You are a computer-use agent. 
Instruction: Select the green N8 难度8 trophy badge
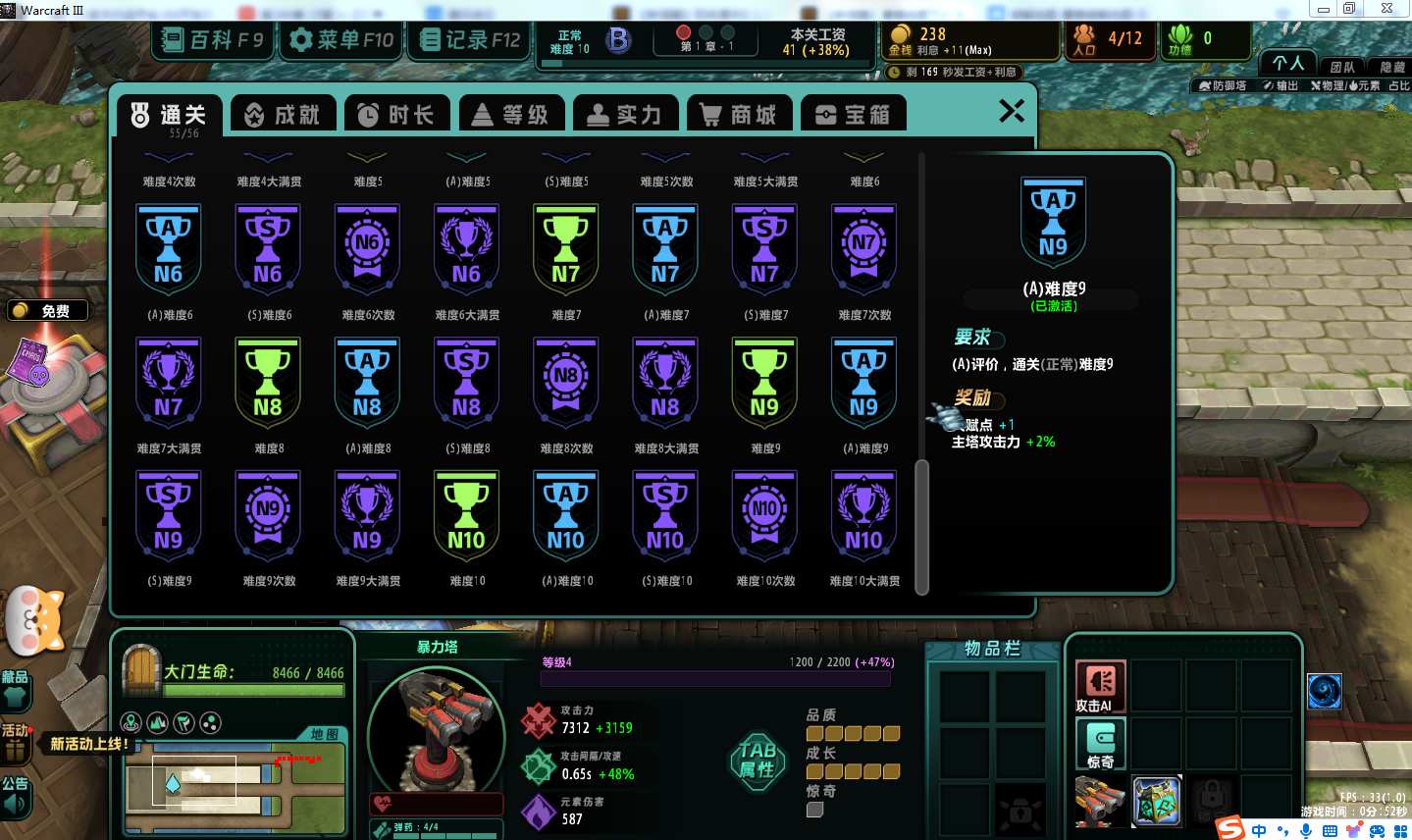[268, 383]
